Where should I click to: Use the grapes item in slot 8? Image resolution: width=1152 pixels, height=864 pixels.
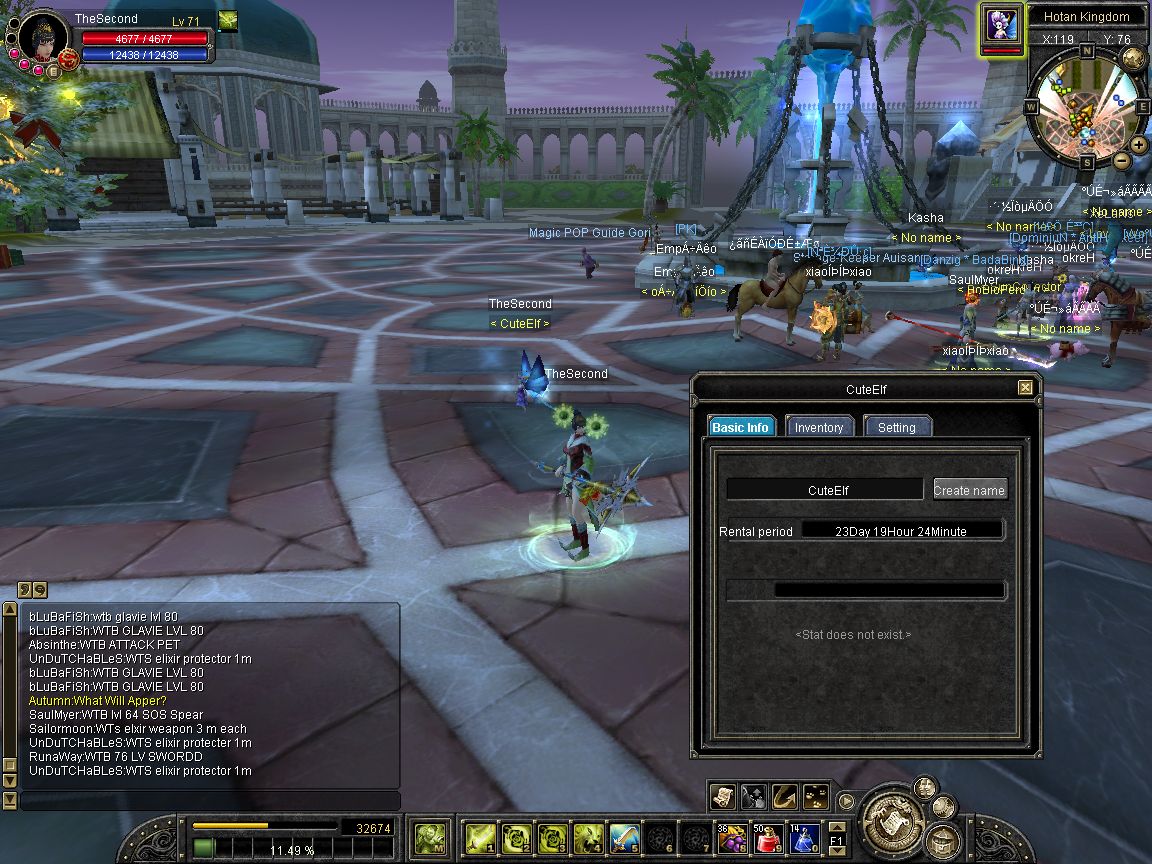pos(733,836)
